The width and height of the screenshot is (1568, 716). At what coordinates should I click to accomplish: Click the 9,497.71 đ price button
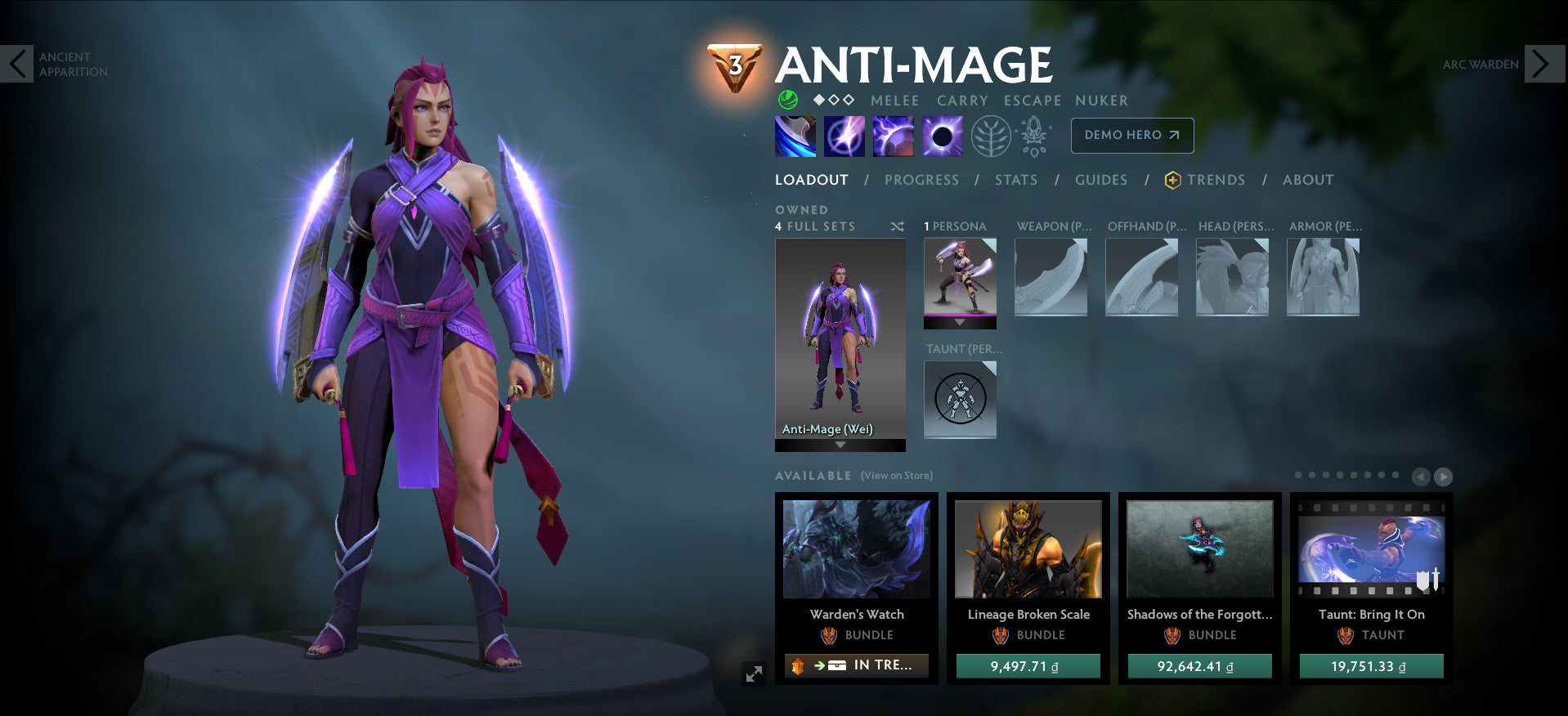pyautogui.click(x=1028, y=666)
